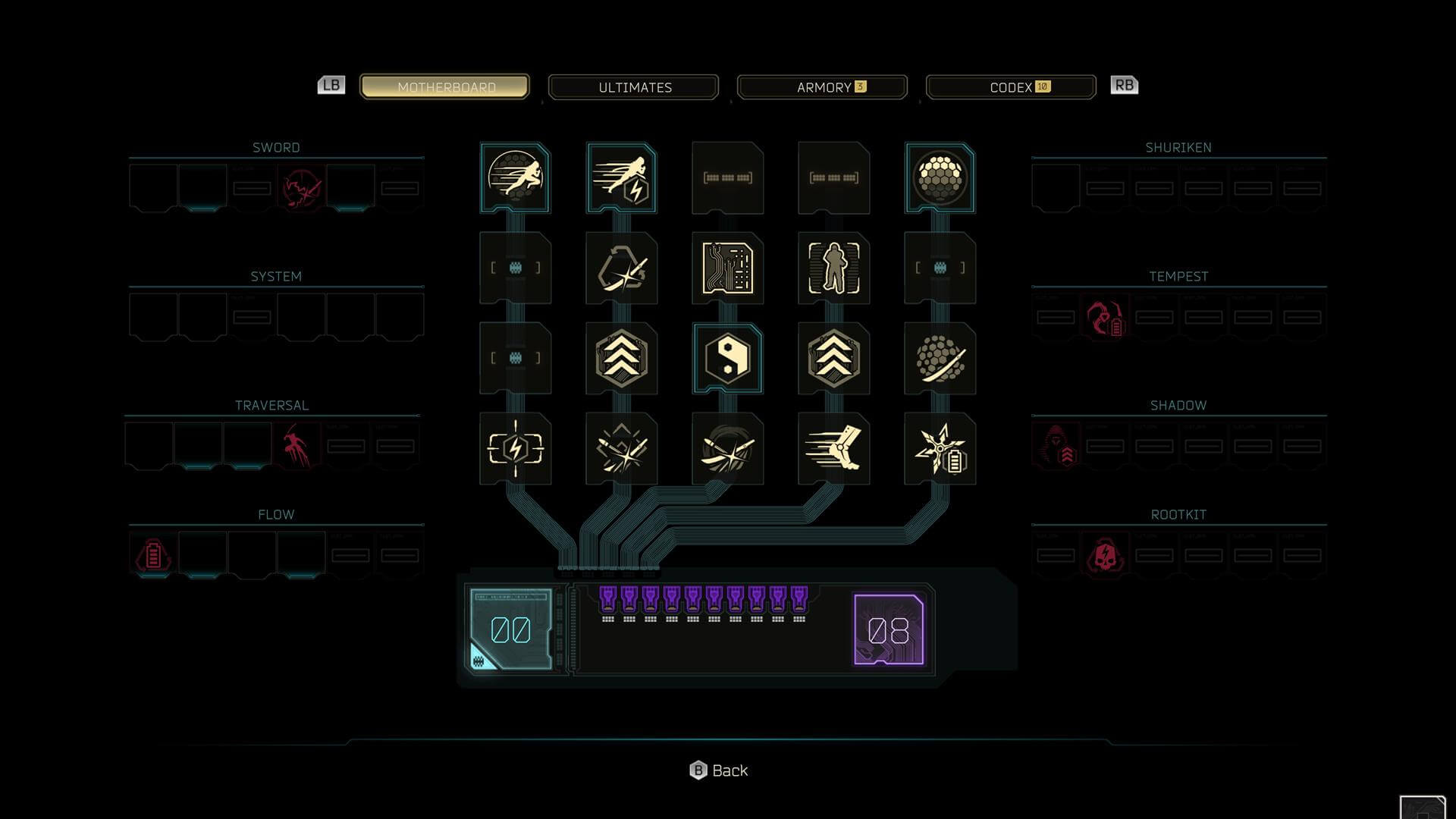This screenshot has width=1456, height=819.
Task: Choose the circuit board upgrade node
Action: click(728, 268)
